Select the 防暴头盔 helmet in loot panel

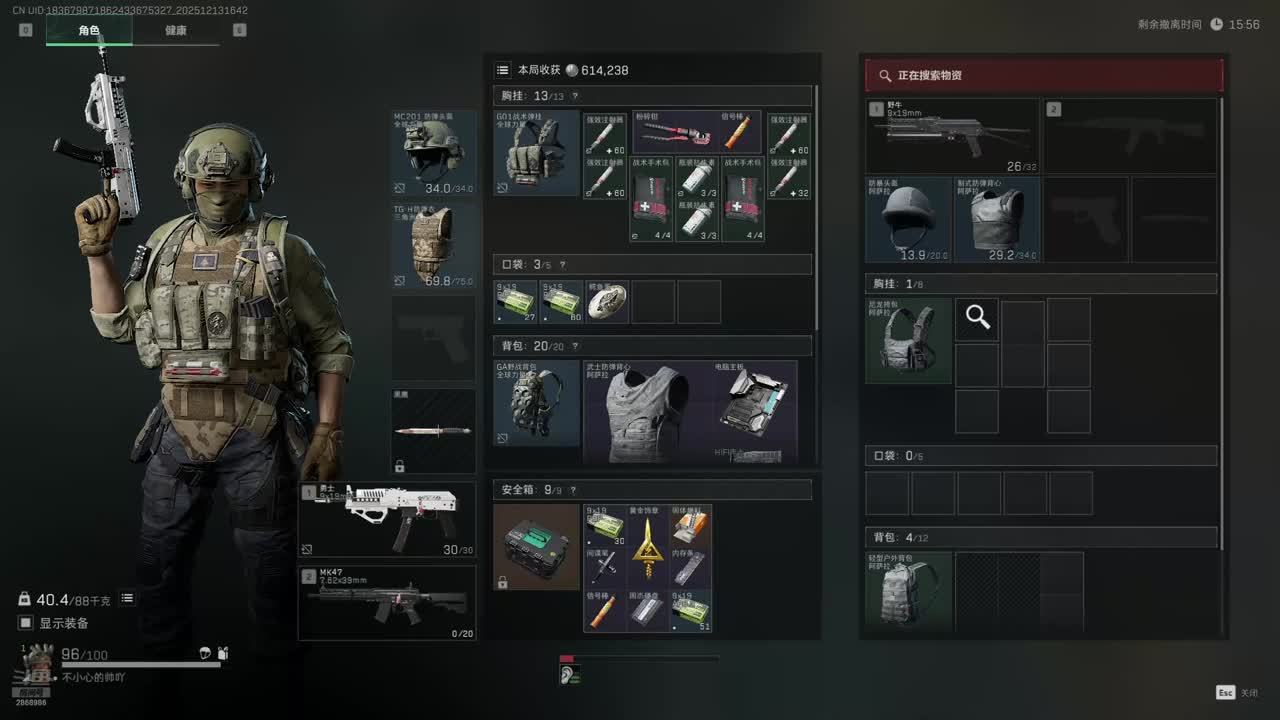pos(908,220)
